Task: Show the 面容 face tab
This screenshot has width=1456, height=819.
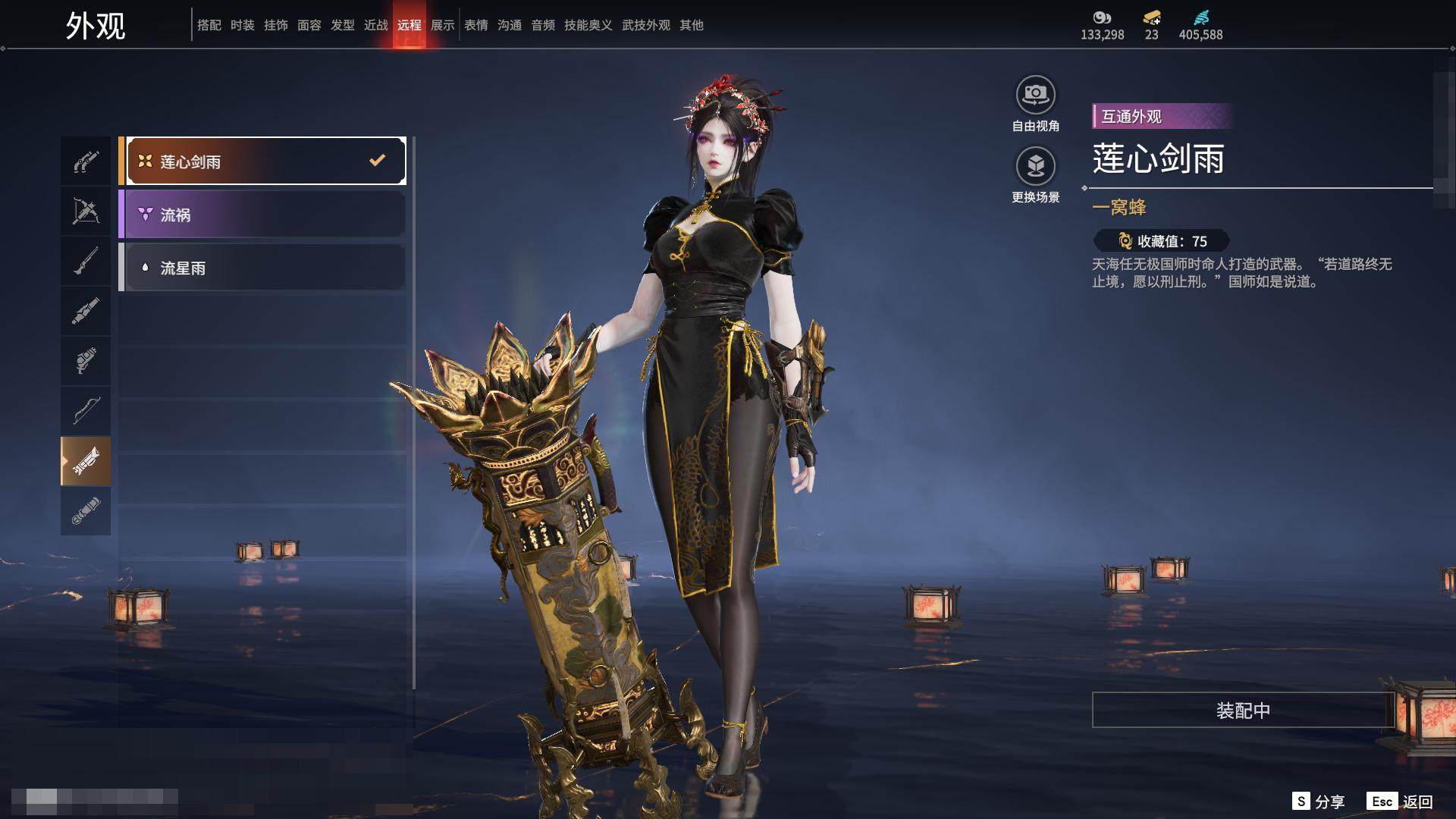Action: point(309,25)
